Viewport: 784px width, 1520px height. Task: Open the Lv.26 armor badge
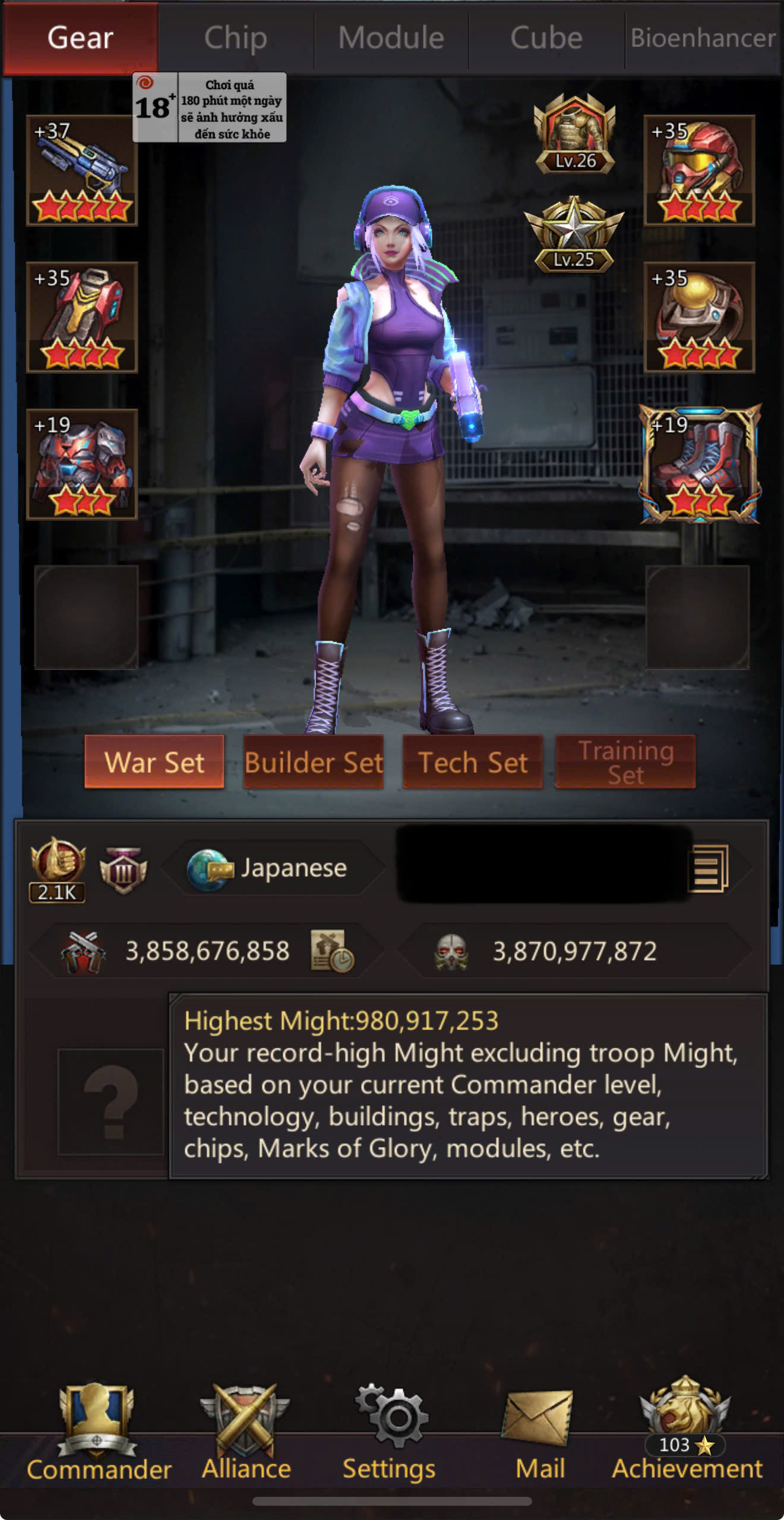point(574,135)
